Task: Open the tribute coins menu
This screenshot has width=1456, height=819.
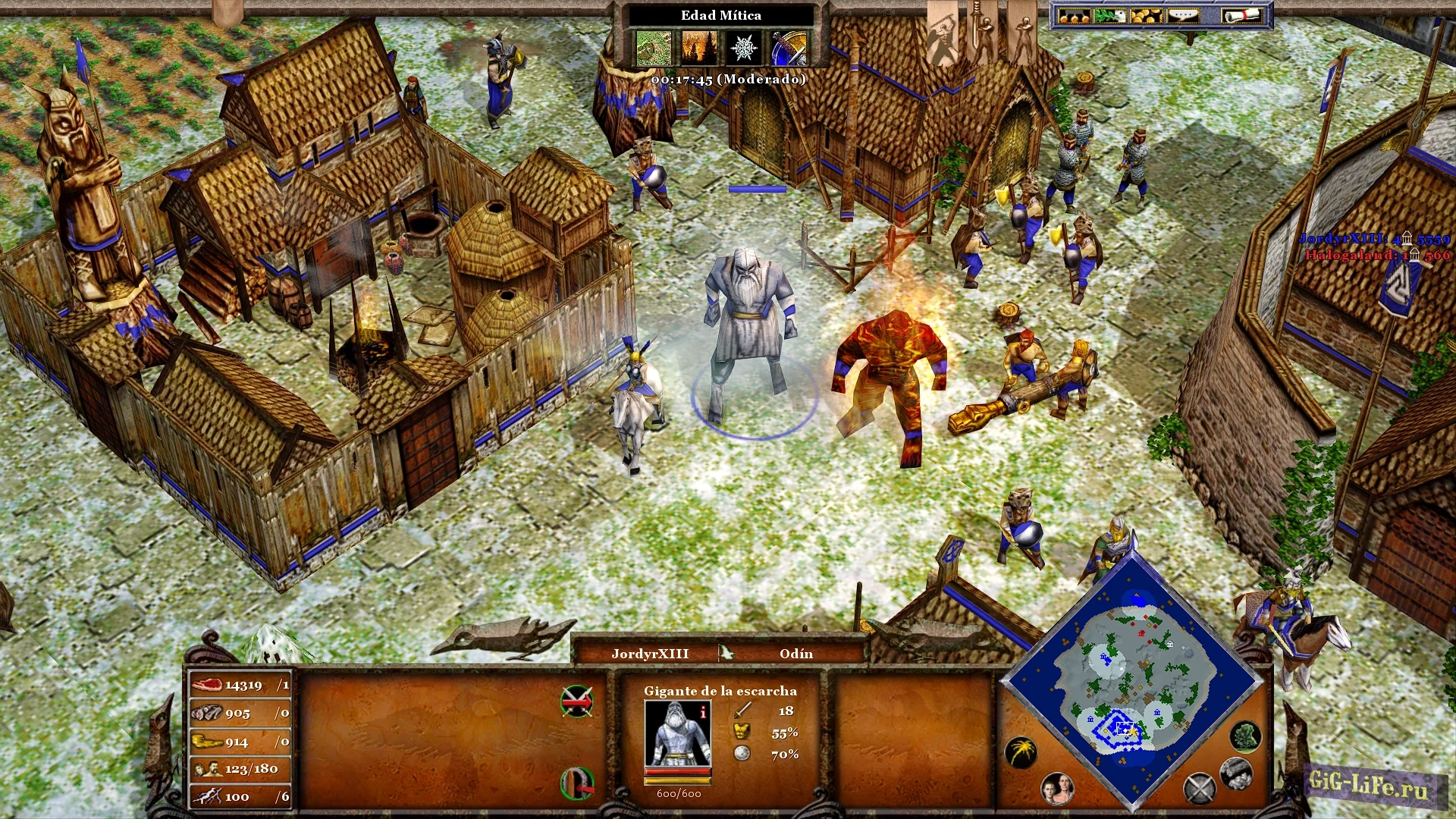Action: pos(1074,16)
